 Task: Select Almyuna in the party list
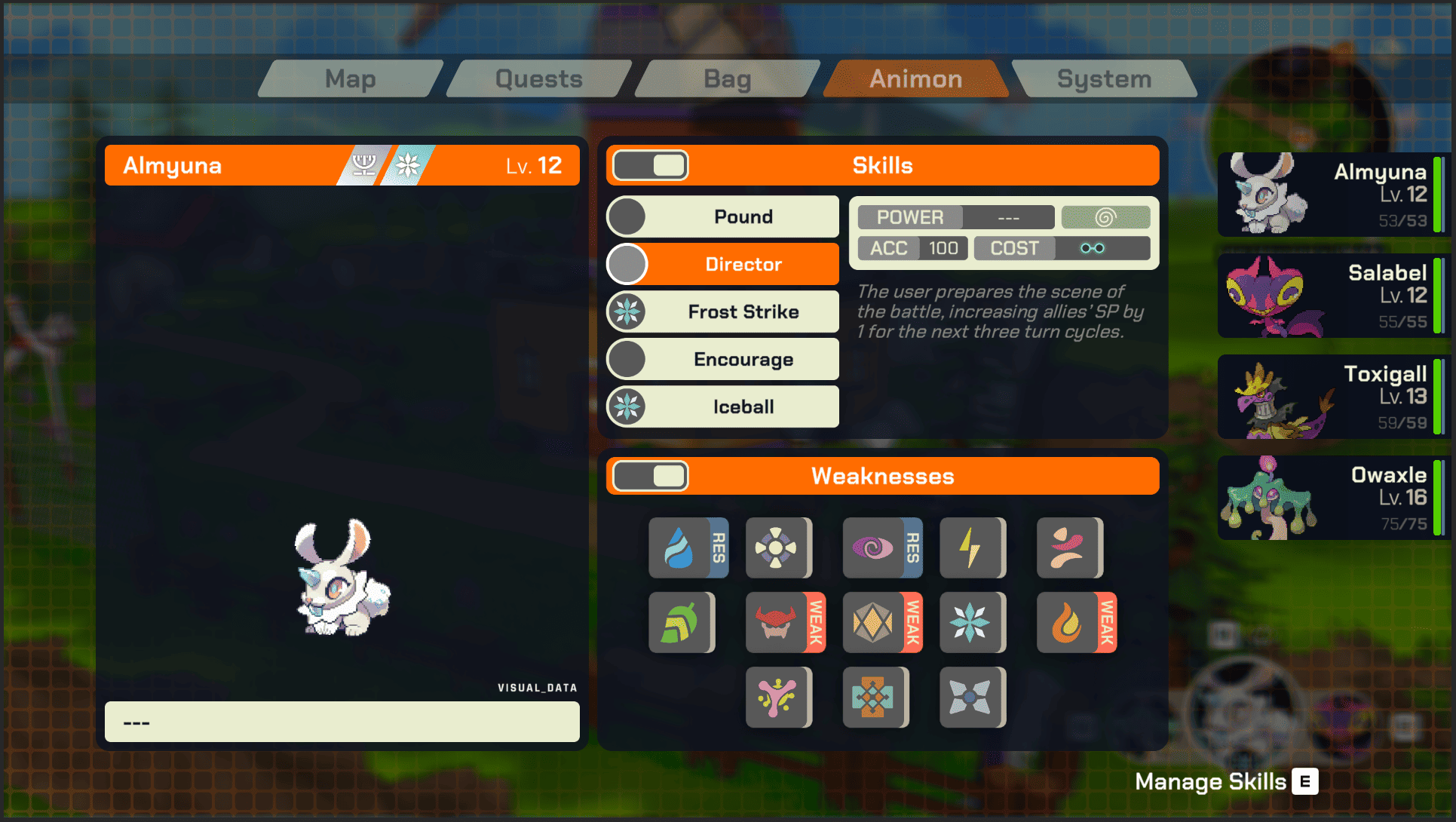pos(1332,195)
